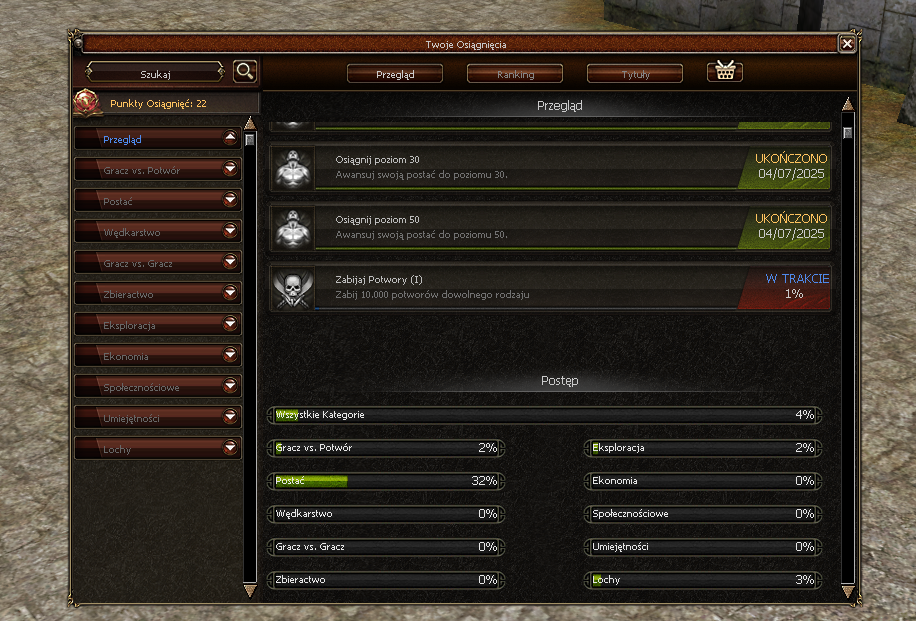This screenshot has height=621, width=916.
Task: Expand the Postać category
Action: coord(231,202)
